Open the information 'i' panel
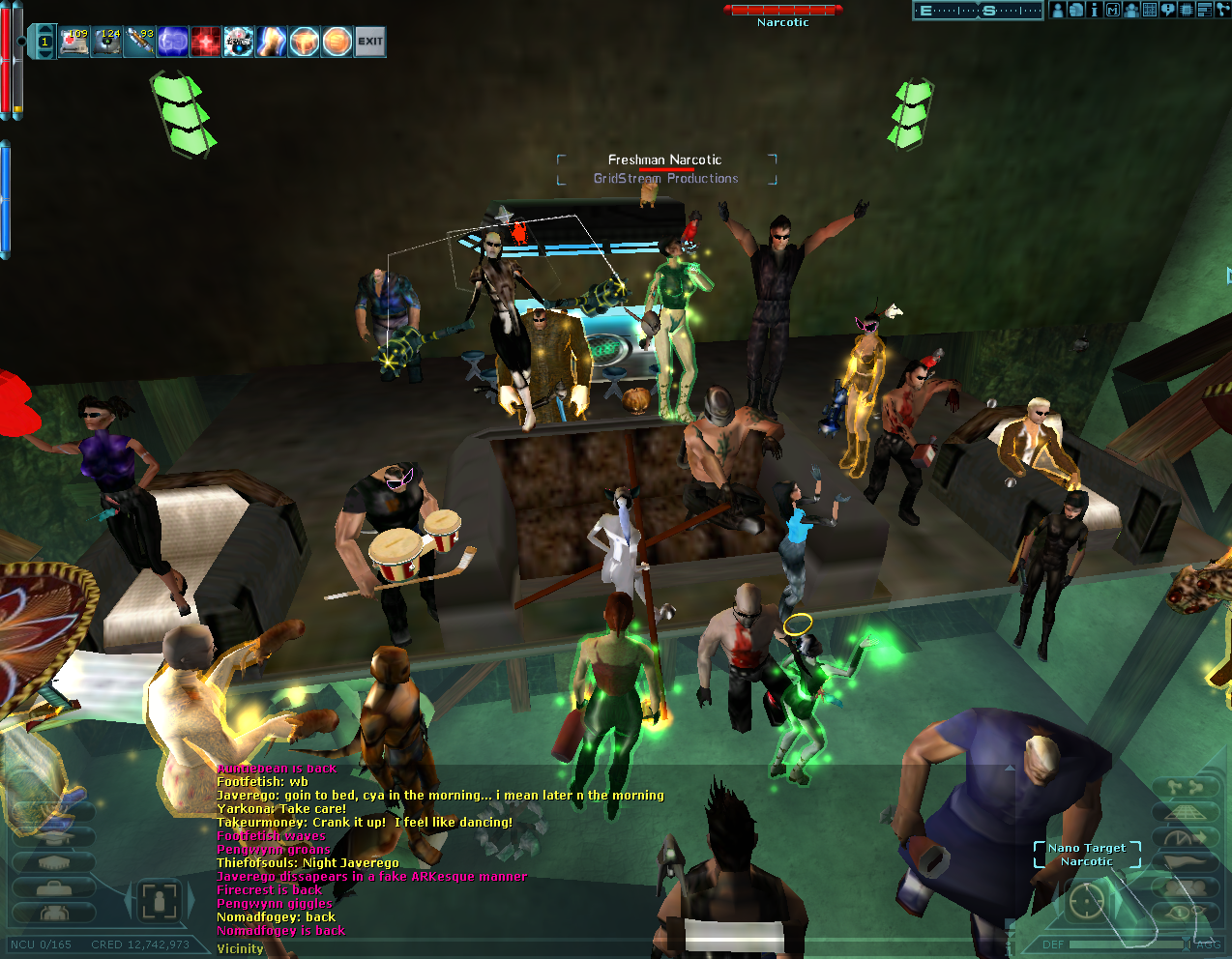 pyautogui.click(x=1094, y=10)
